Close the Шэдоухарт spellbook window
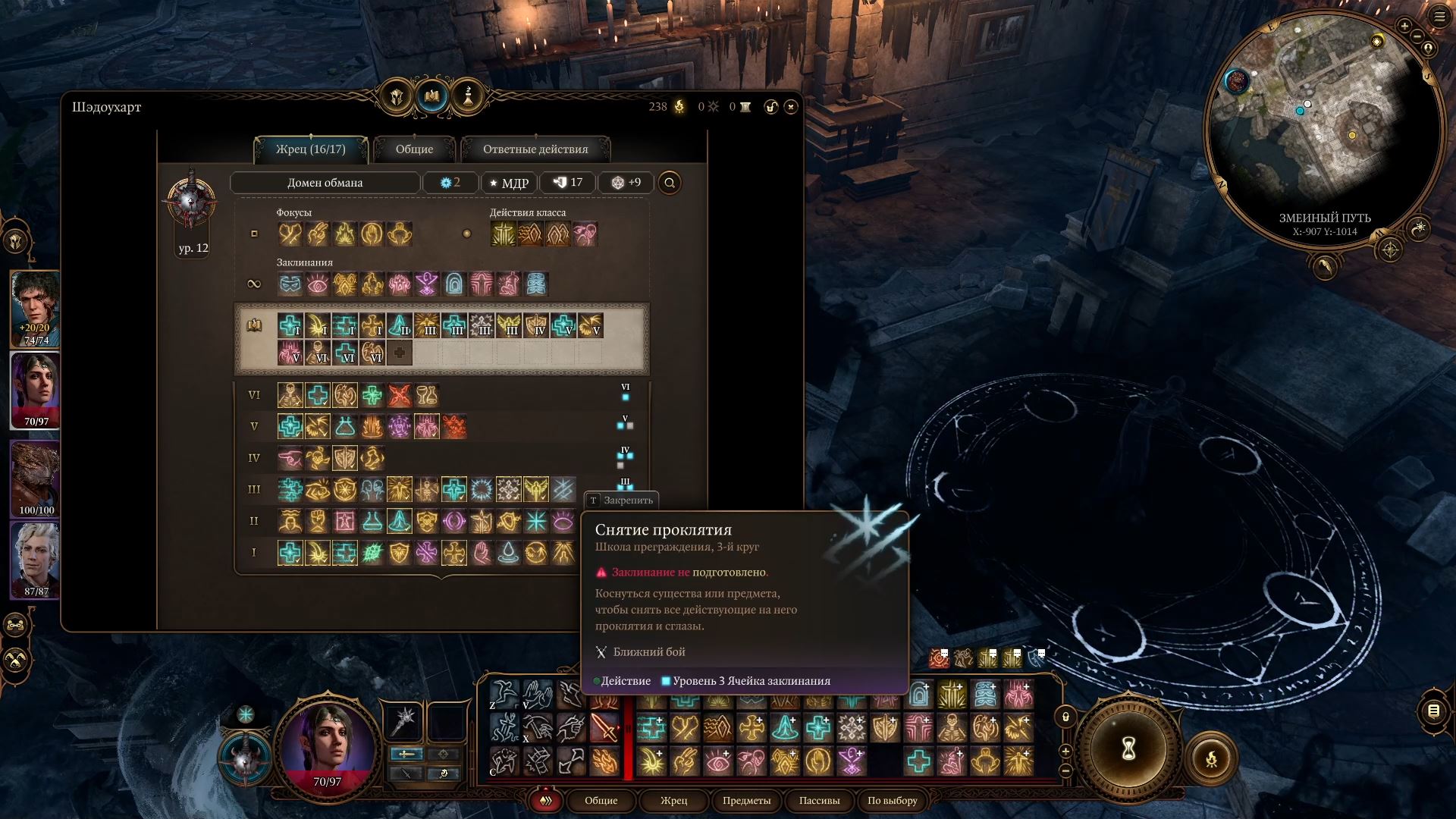 791,107
